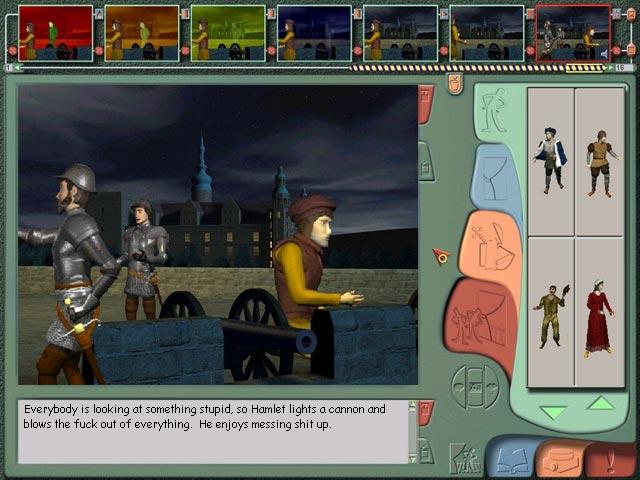
Task: Click the orange scroll button
Action: pos(560,459)
